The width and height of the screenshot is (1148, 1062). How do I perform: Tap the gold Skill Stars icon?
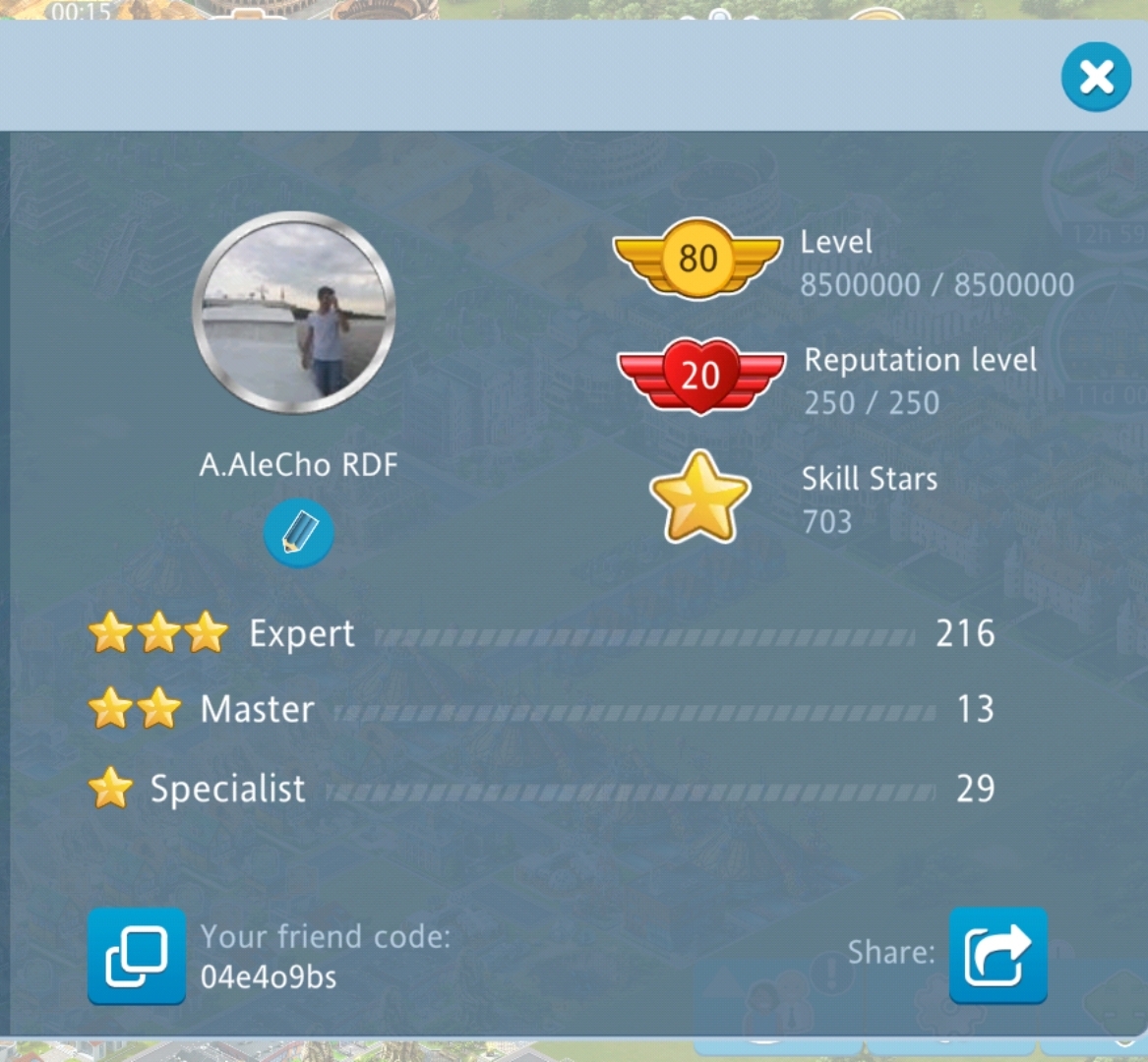tap(700, 499)
